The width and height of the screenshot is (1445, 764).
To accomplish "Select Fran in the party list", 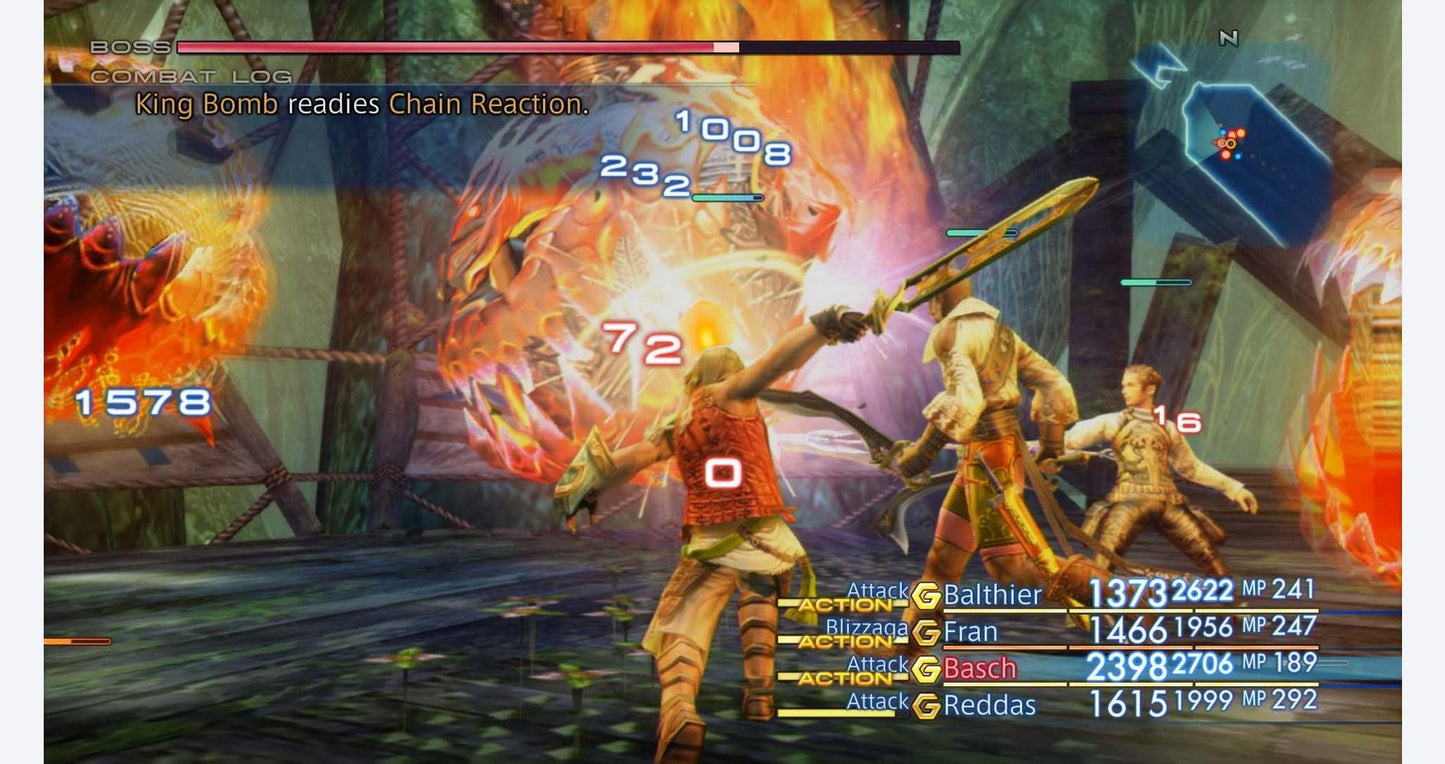I will [x=970, y=632].
